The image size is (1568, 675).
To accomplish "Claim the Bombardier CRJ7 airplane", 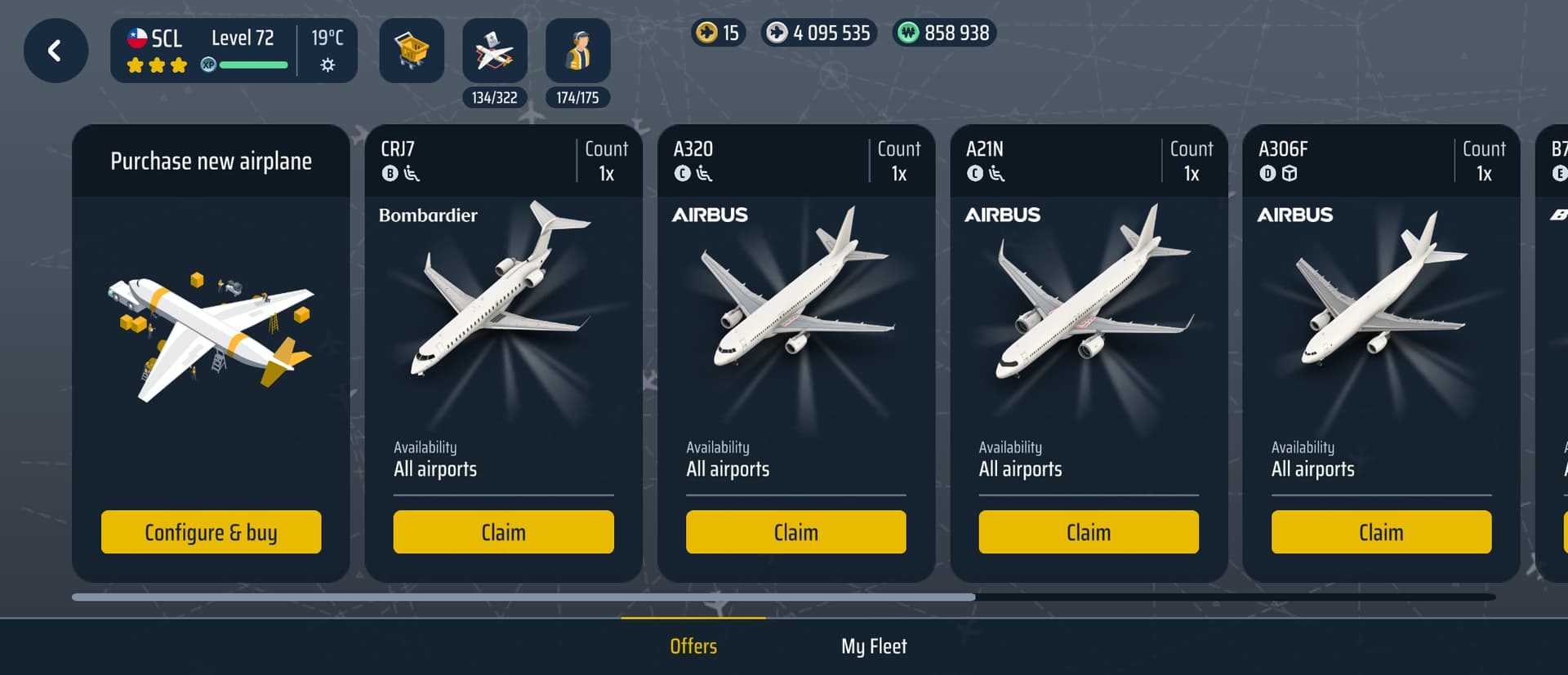I will coord(503,532).
